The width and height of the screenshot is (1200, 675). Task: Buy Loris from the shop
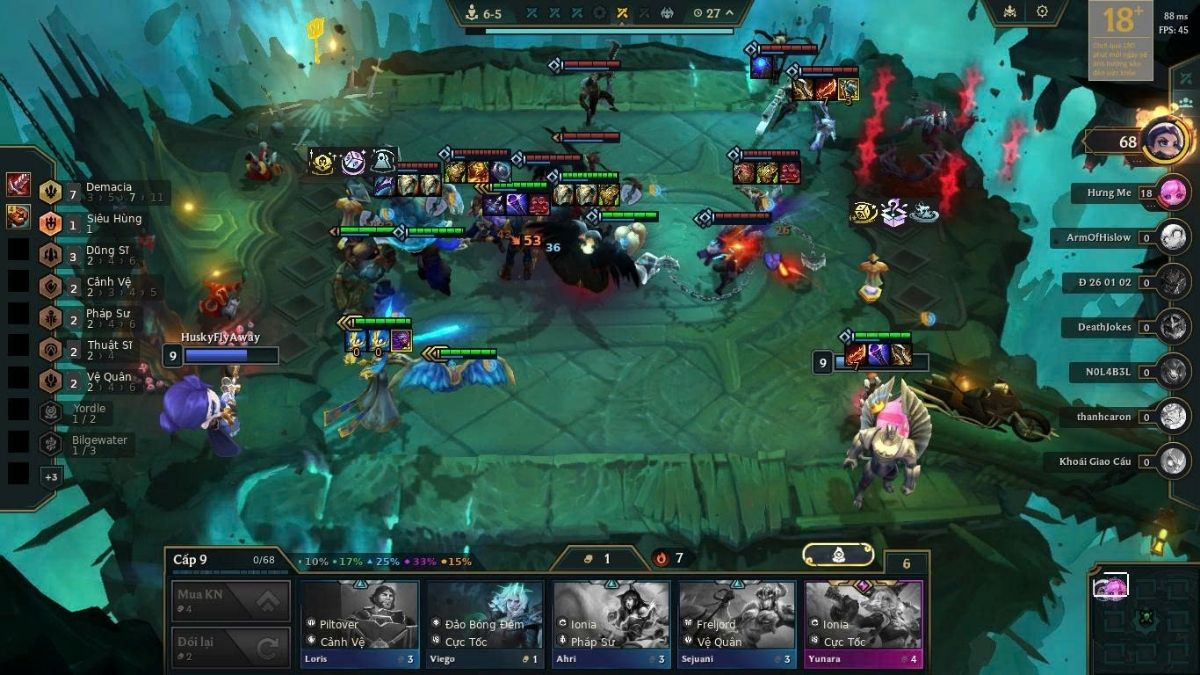click(x=360, y=622)
